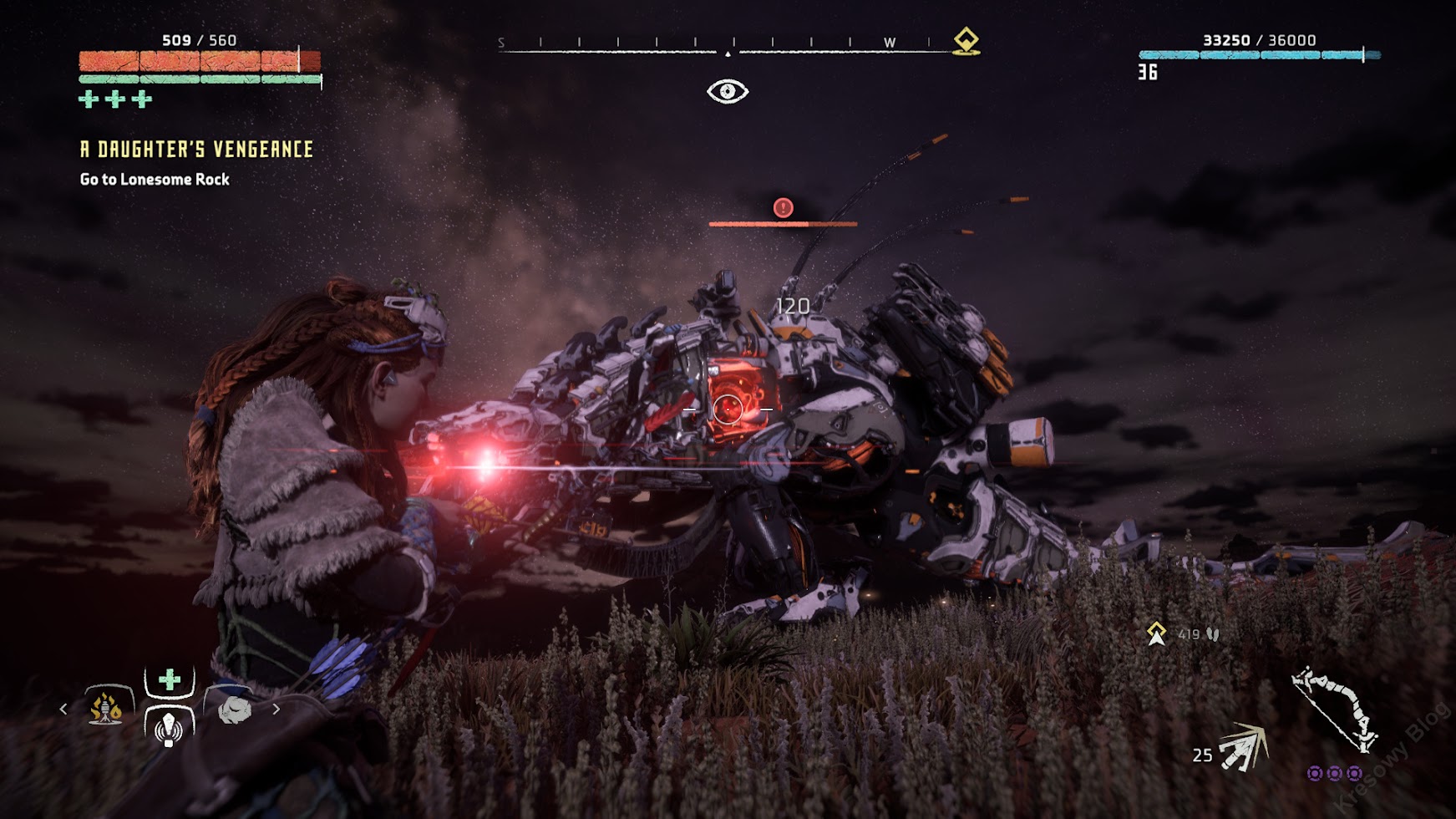Cycle tools with the right arrow

(x=276, y=709)
